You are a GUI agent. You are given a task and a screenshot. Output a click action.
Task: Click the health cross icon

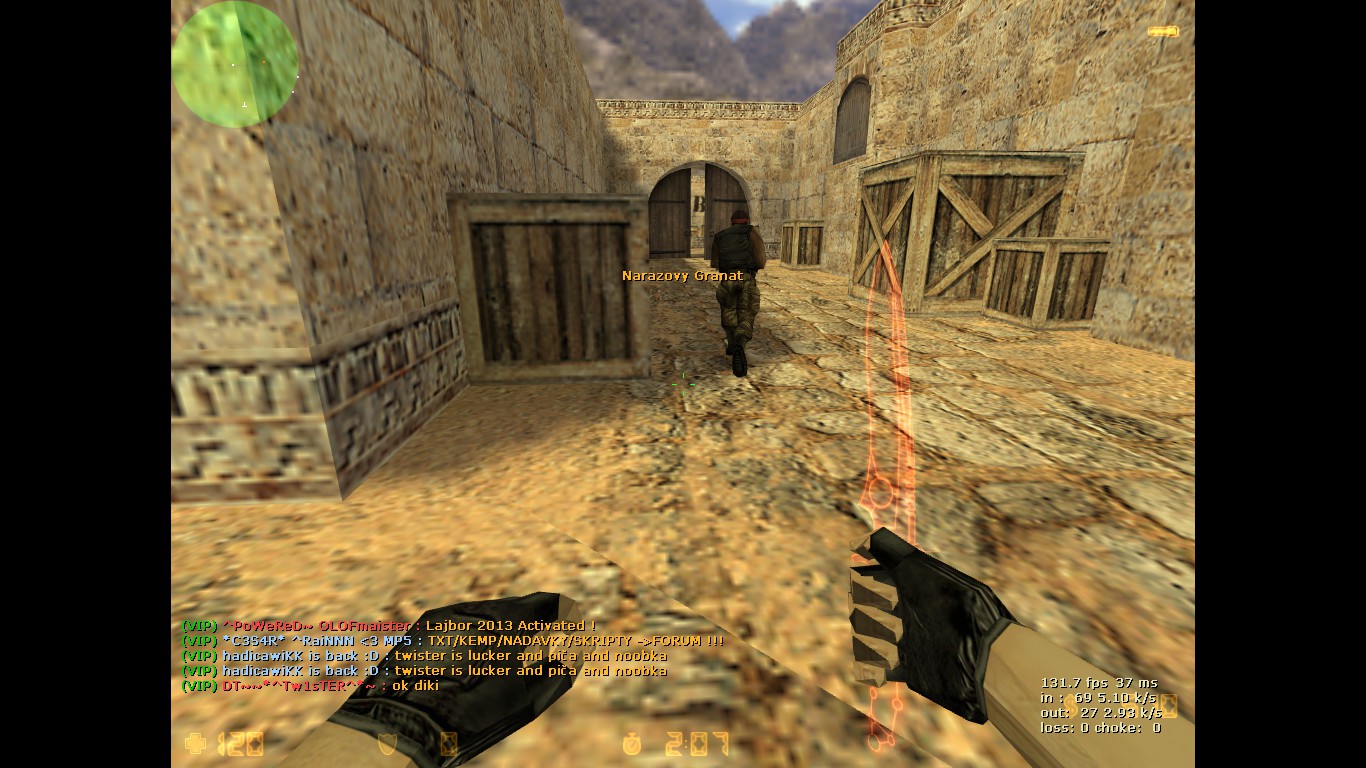(195, 743)
